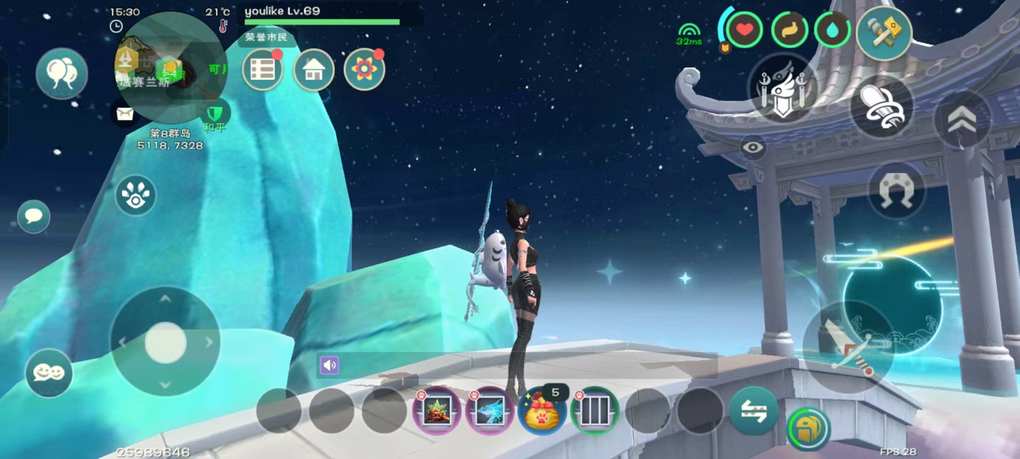
Task: Select the fence item hotbar slot
Action: point(594,410)
